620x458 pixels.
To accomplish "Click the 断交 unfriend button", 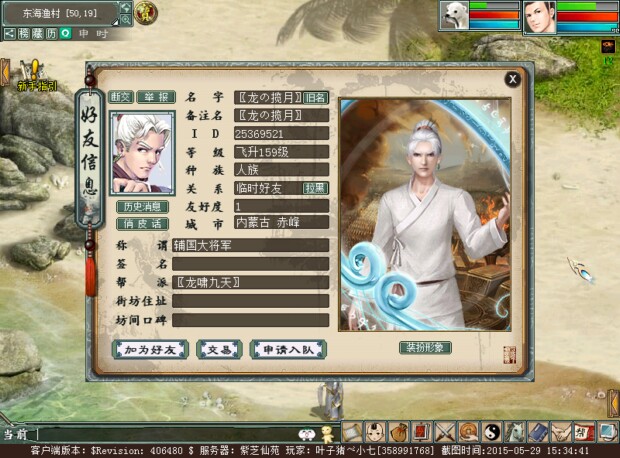I will [x=121, y=97].
